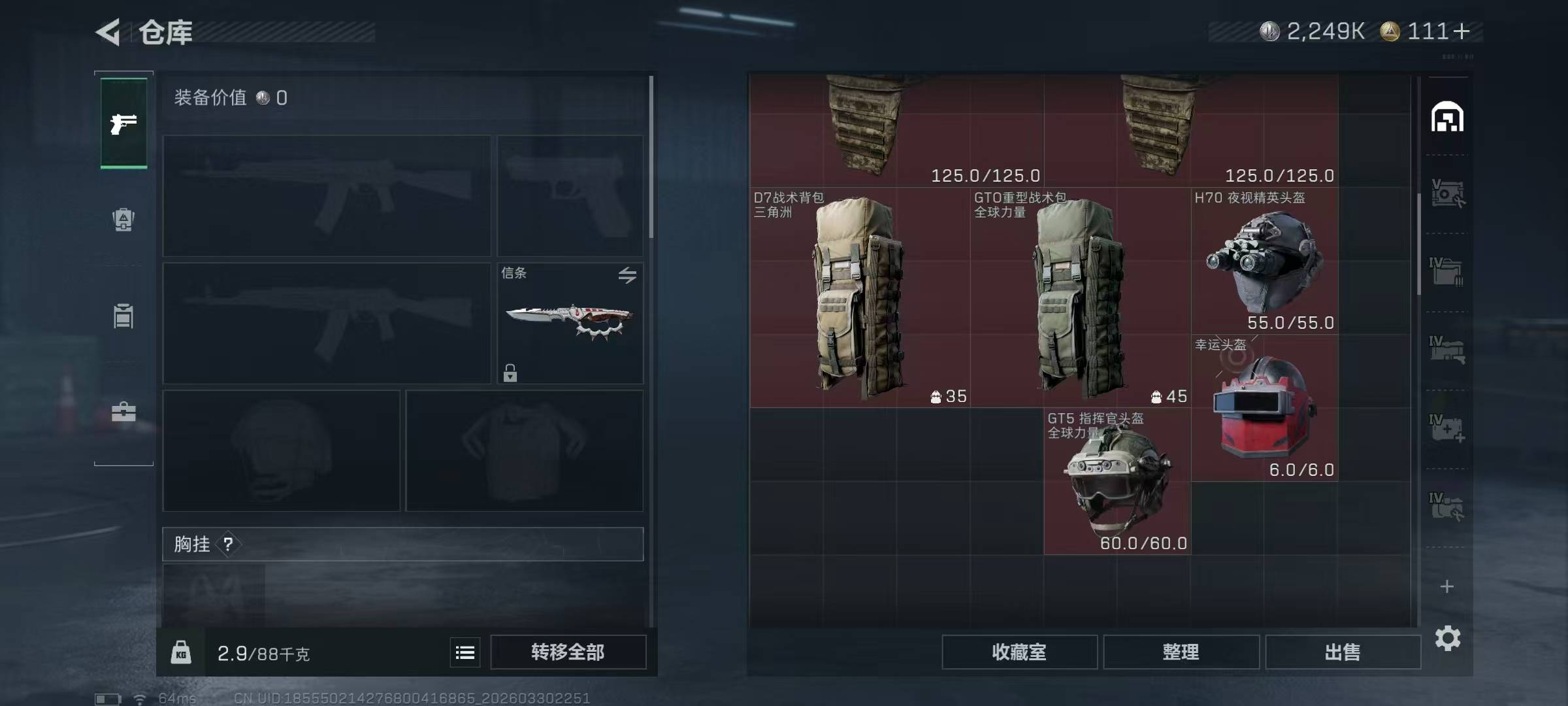Open warehouse settings gear
This screenshot has height=706, width=1568.
pos(1447,638)
